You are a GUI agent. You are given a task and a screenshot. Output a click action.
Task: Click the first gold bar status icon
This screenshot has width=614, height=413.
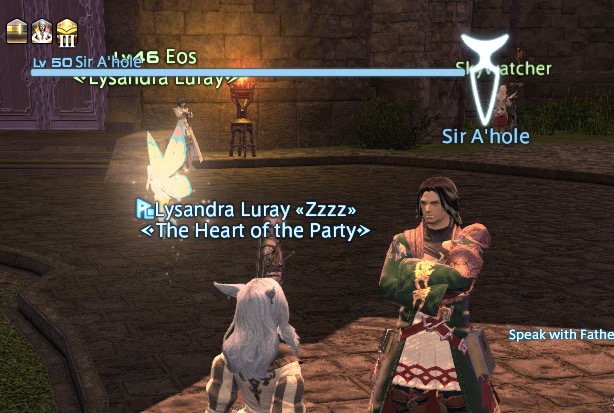[x=17, y=31]
